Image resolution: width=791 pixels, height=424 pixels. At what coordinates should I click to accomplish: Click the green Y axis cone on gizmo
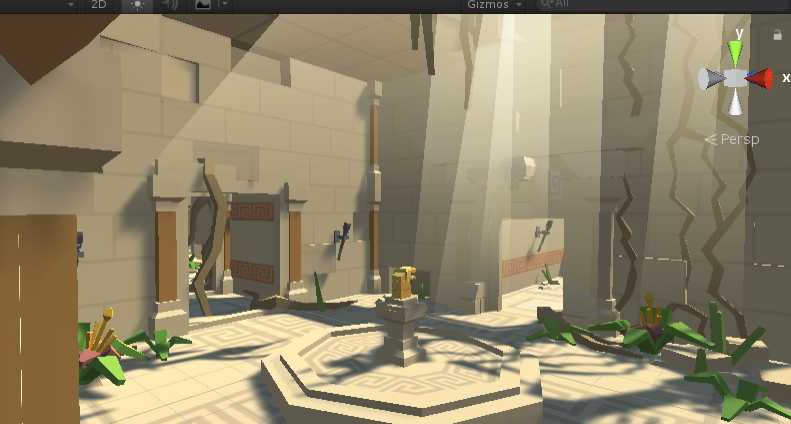(736, 51)
